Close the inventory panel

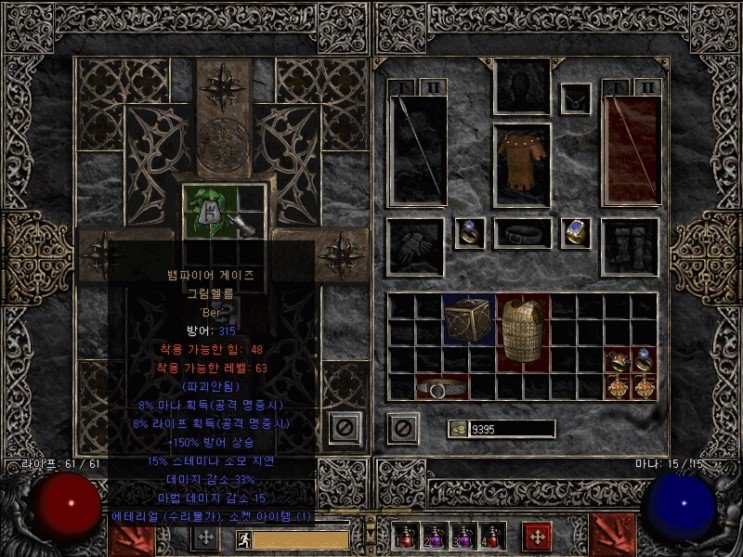coord(402,428)
